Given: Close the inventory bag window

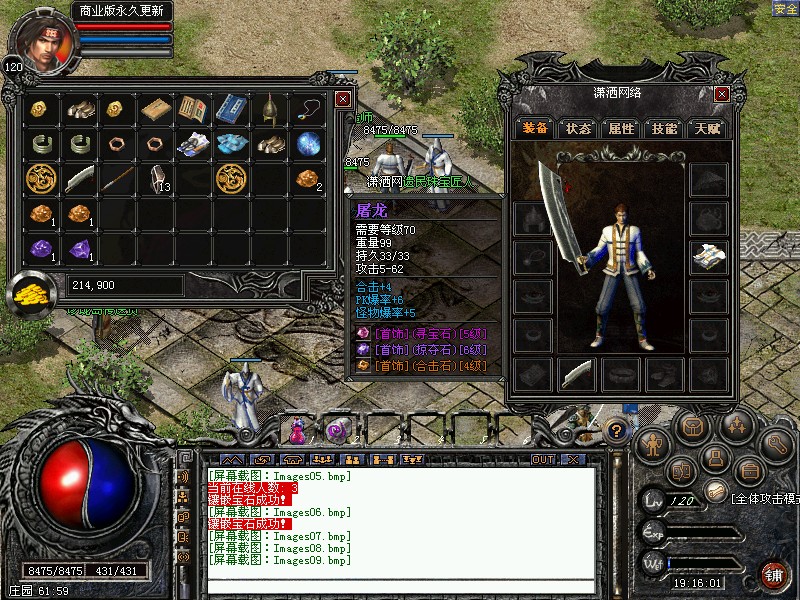Looking at the screenshot, I should pos(343,99).
